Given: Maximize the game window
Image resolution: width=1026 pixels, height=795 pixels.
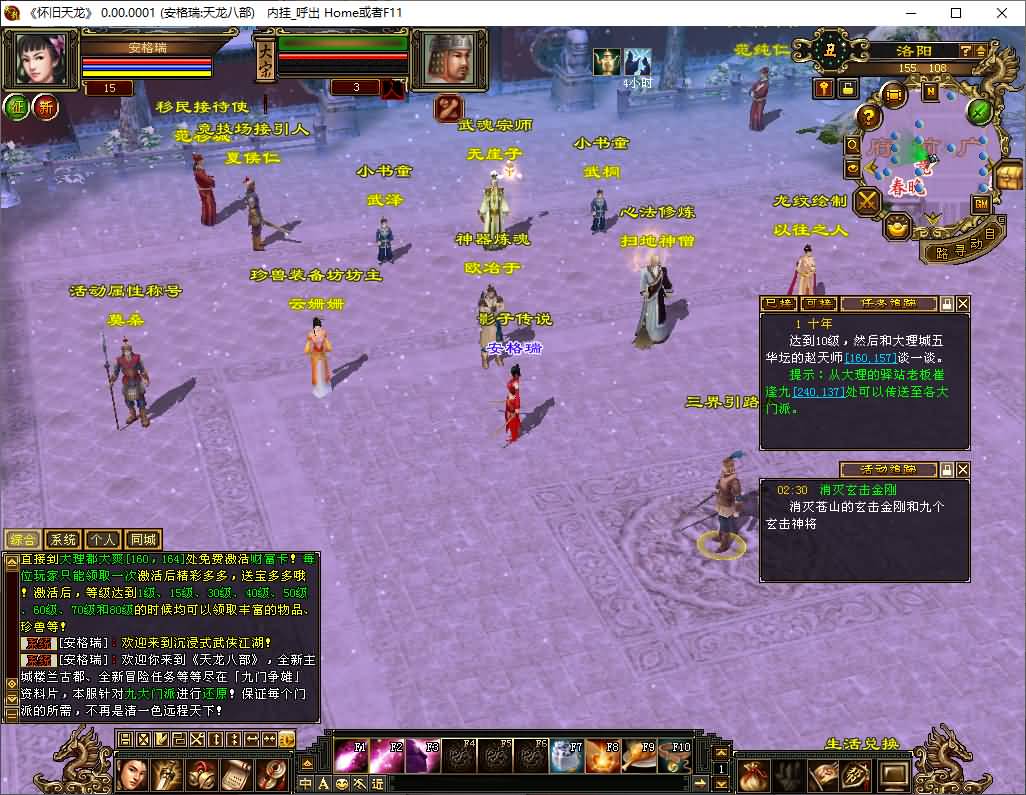Looking at the screenshot, I should coord(956,13).
